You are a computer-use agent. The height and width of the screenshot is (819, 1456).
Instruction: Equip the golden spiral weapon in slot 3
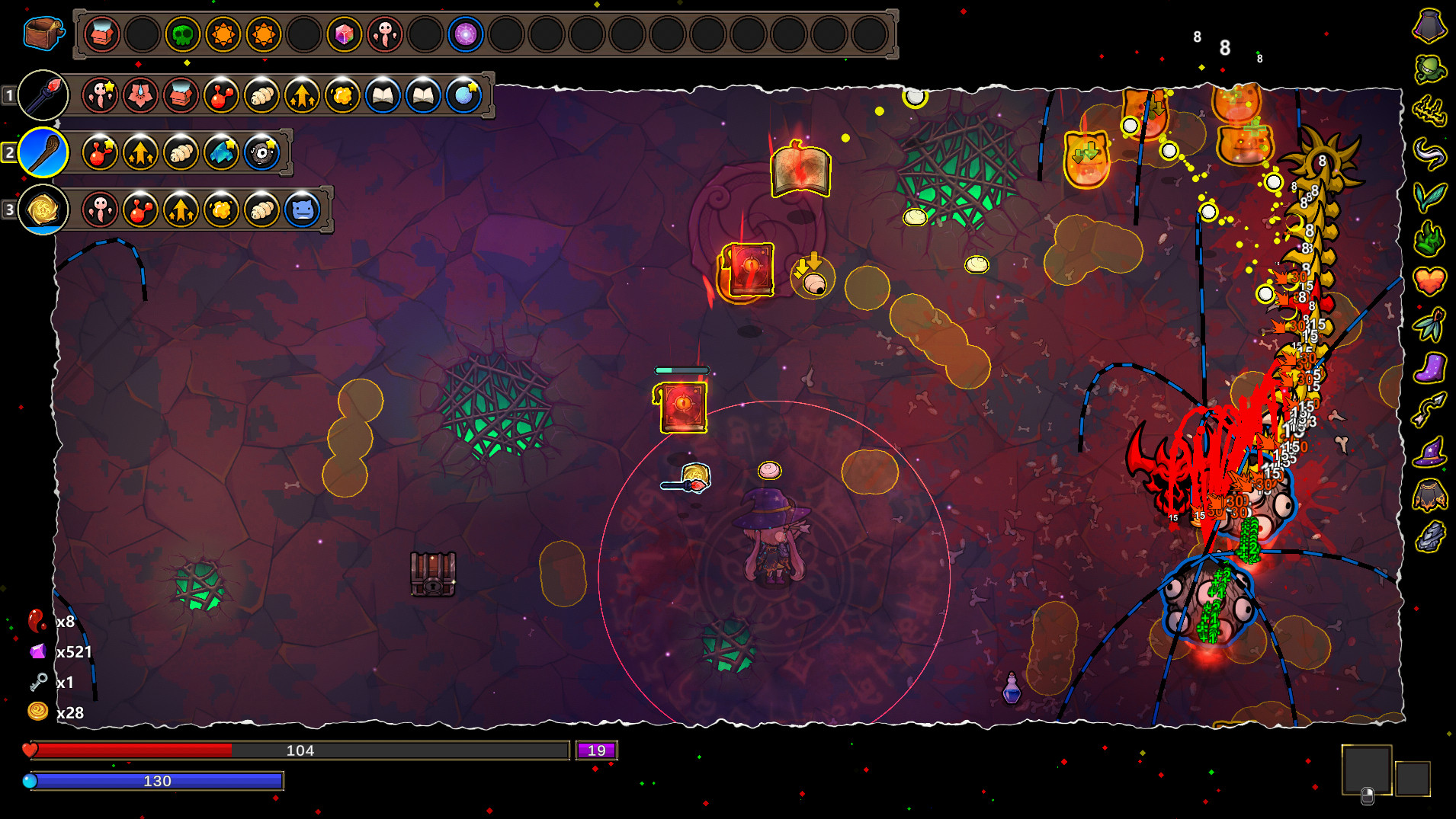(43, 210)
